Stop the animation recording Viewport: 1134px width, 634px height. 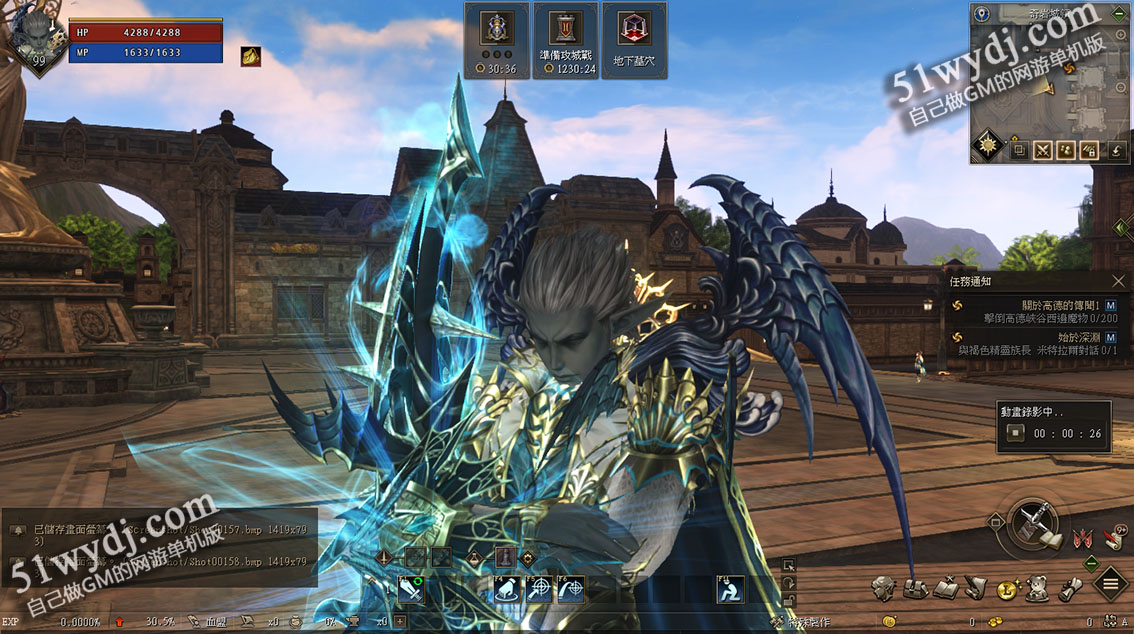coord(1016,433)
